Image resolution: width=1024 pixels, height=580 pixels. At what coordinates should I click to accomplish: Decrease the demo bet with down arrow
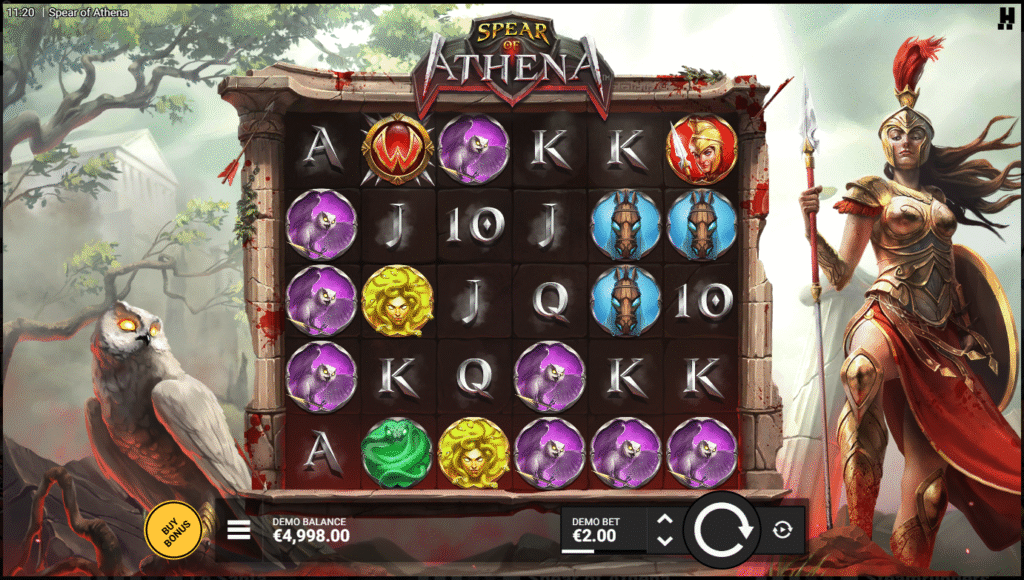click(664, 541)
